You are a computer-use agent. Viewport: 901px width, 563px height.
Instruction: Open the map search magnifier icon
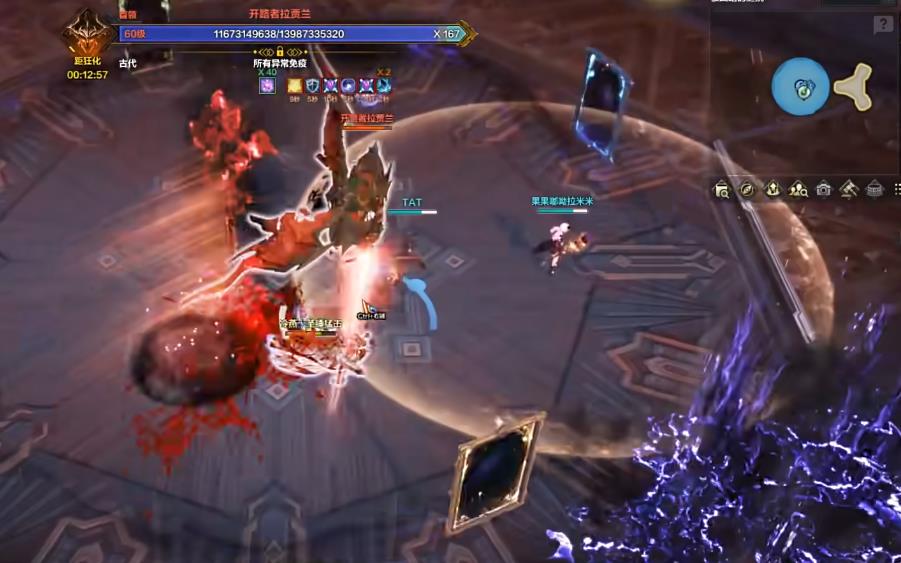pyautogui.click(x=722, y=189)
